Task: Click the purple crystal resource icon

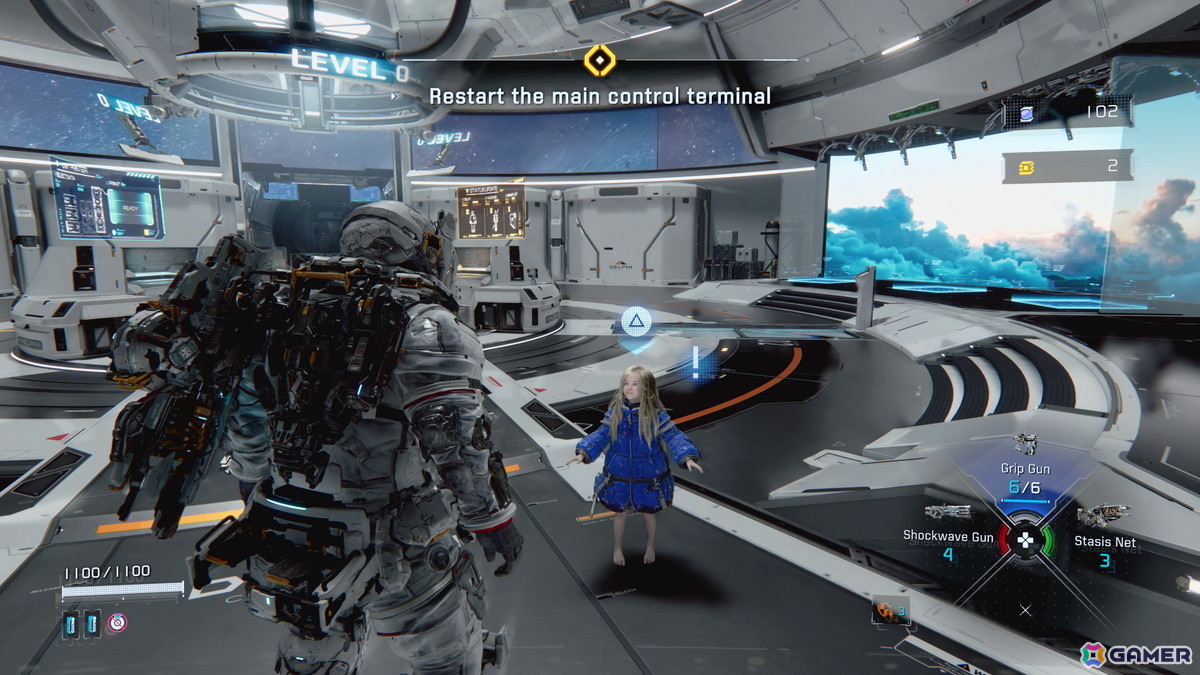Action: (x=1027, y=112)
